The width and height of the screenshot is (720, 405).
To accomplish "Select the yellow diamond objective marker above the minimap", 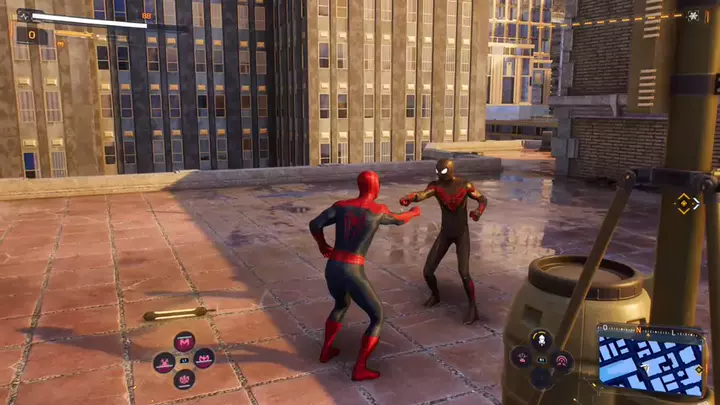I will 685,203.
